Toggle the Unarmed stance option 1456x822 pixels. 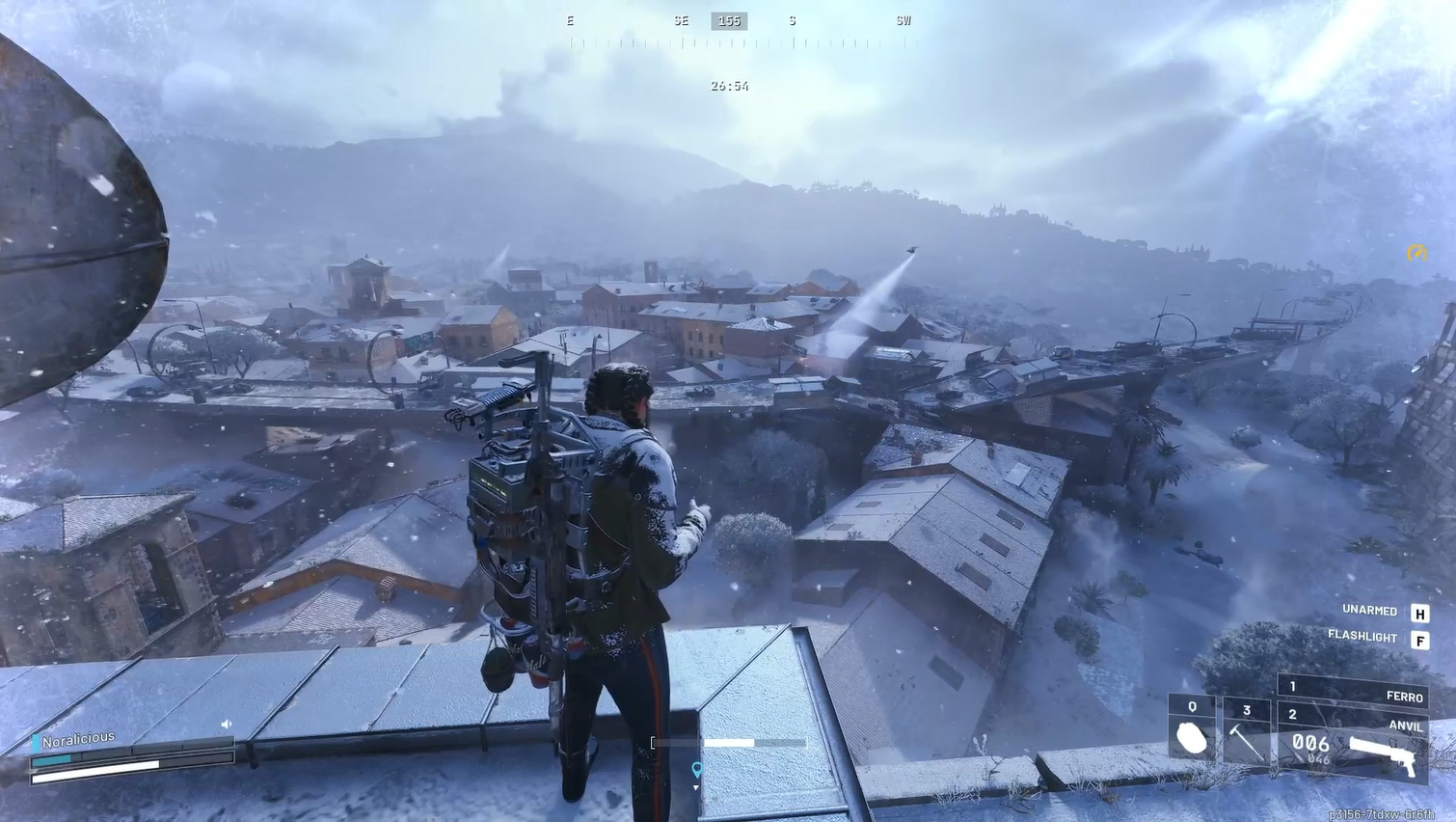pyautogui.click(x=1369, y=611)
